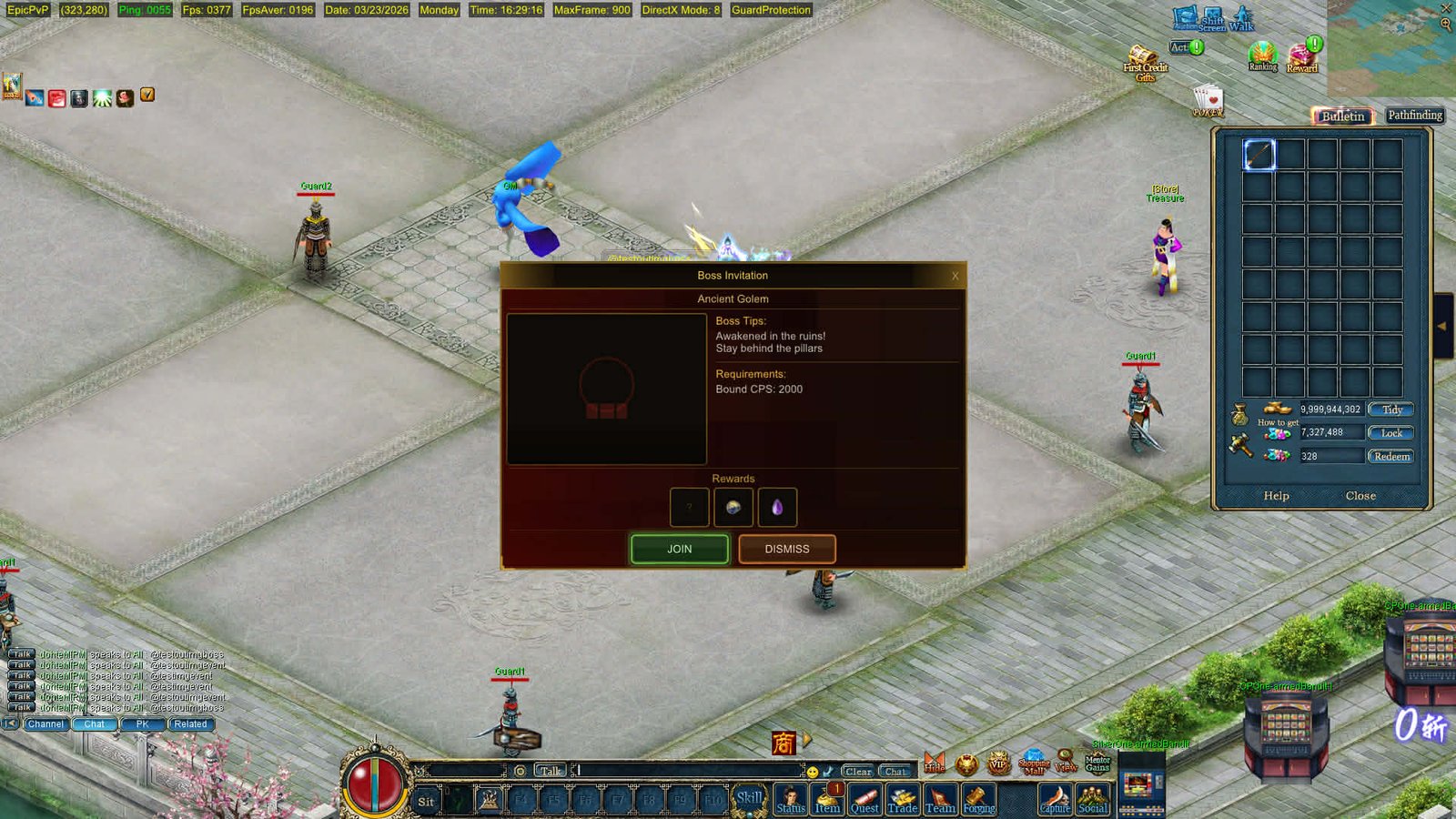The image size is (1456, 819).
Task: Clear the chat log
Action: 857,771
